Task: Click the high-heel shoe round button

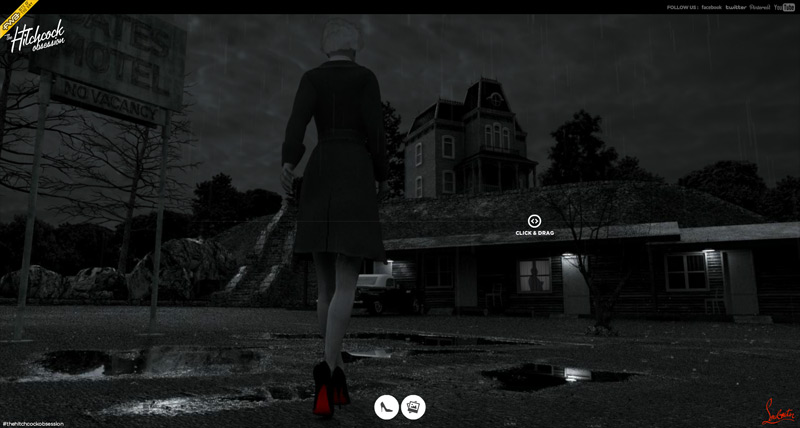Action: coord(386,407)
